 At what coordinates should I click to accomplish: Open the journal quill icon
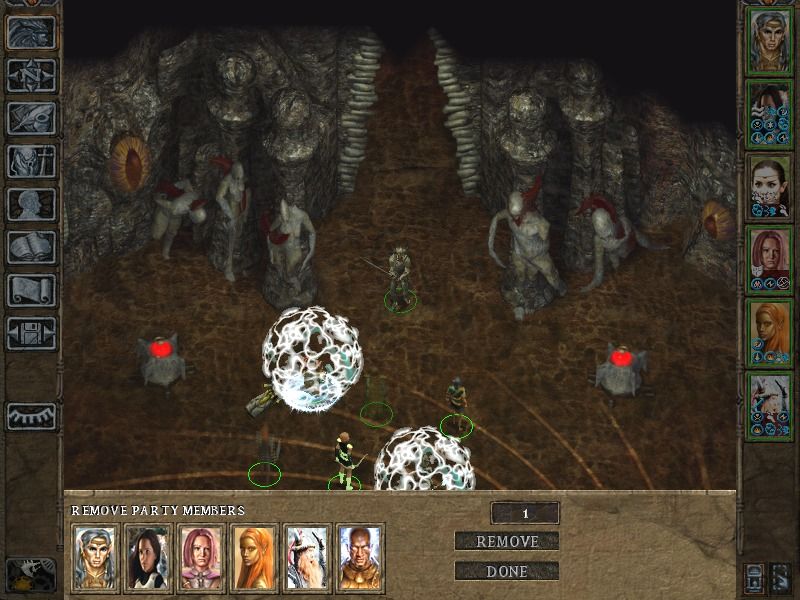tap(31, 118)
